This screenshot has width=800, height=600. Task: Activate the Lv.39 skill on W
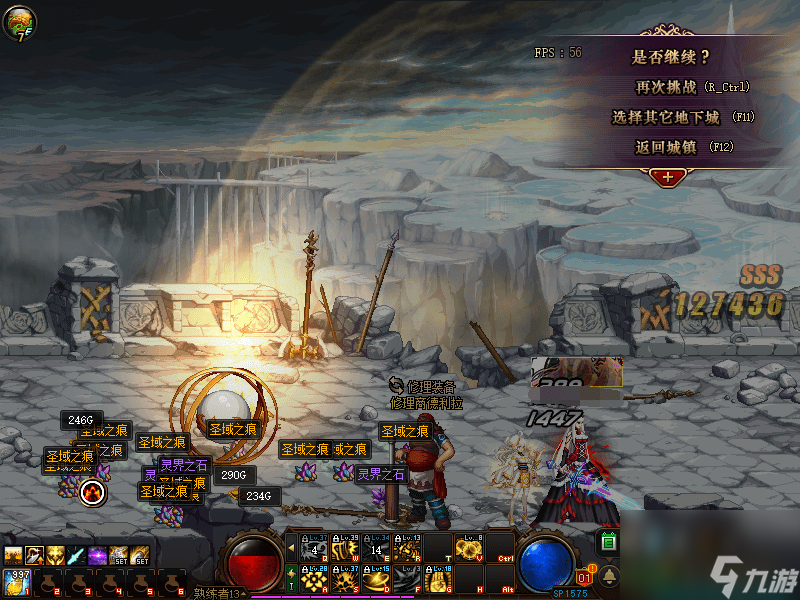(346, 548)
